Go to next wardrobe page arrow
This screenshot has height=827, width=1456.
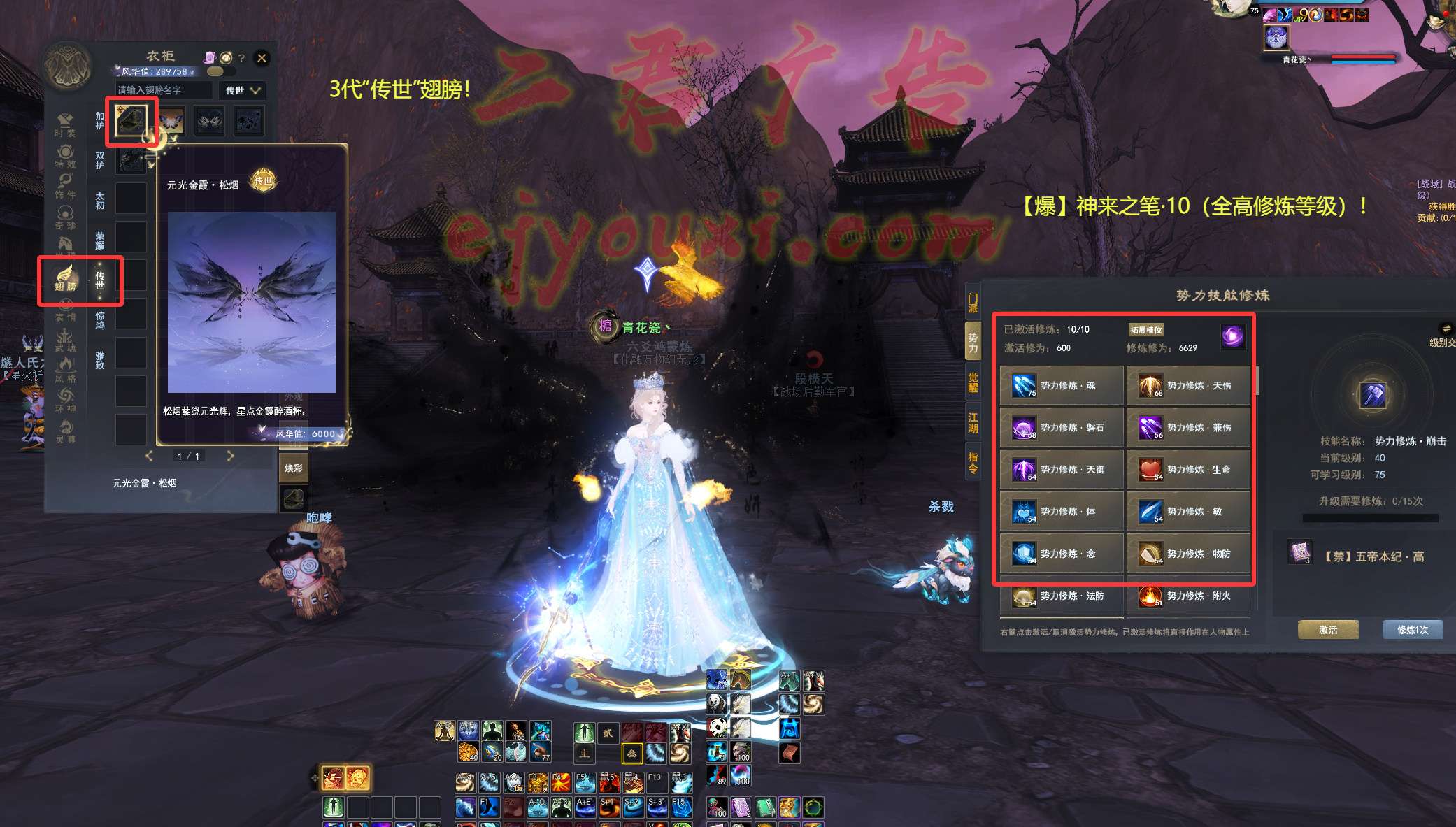[x=231, y=456]
